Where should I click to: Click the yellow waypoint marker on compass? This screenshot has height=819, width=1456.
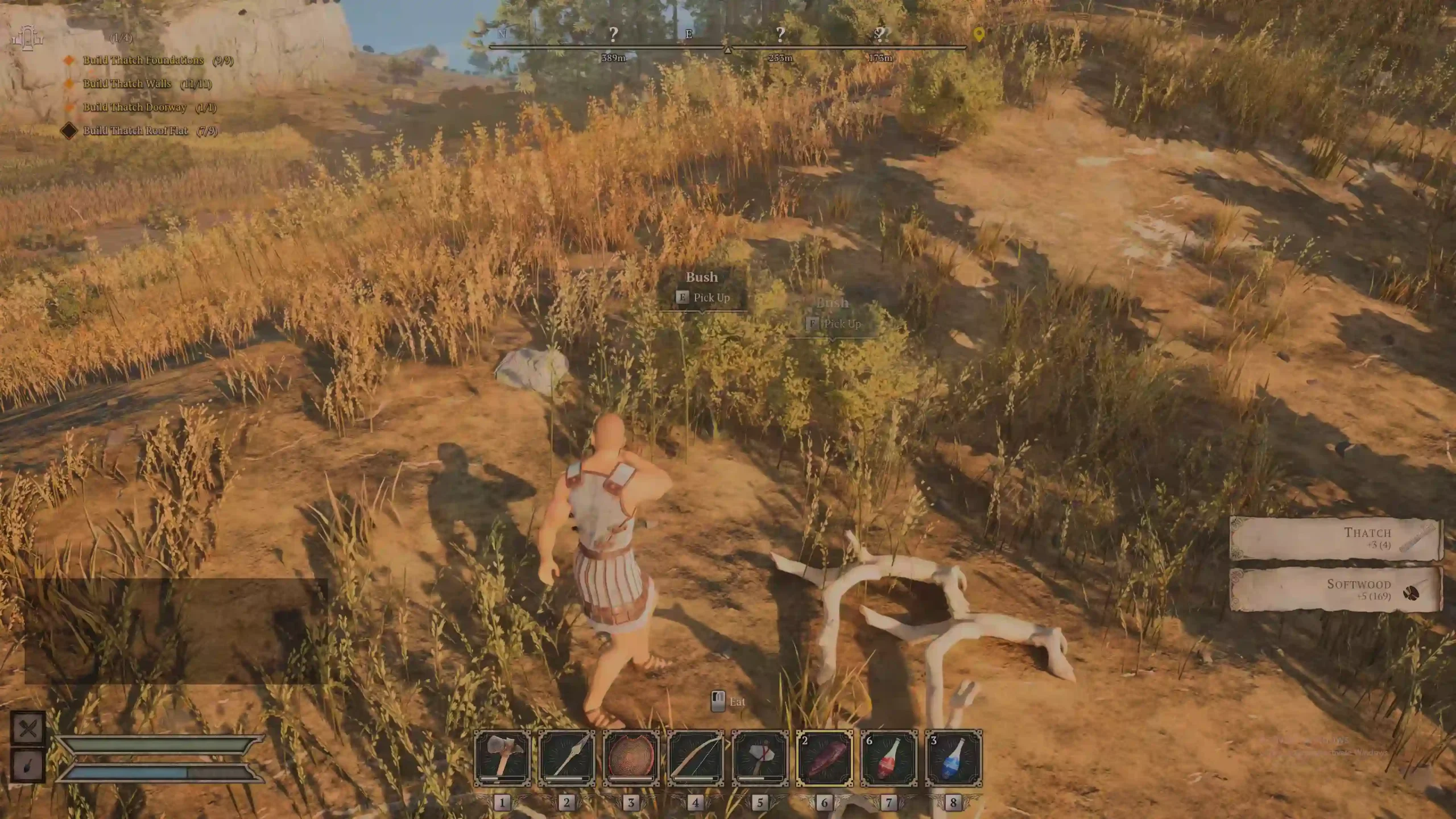click(978, 35)
